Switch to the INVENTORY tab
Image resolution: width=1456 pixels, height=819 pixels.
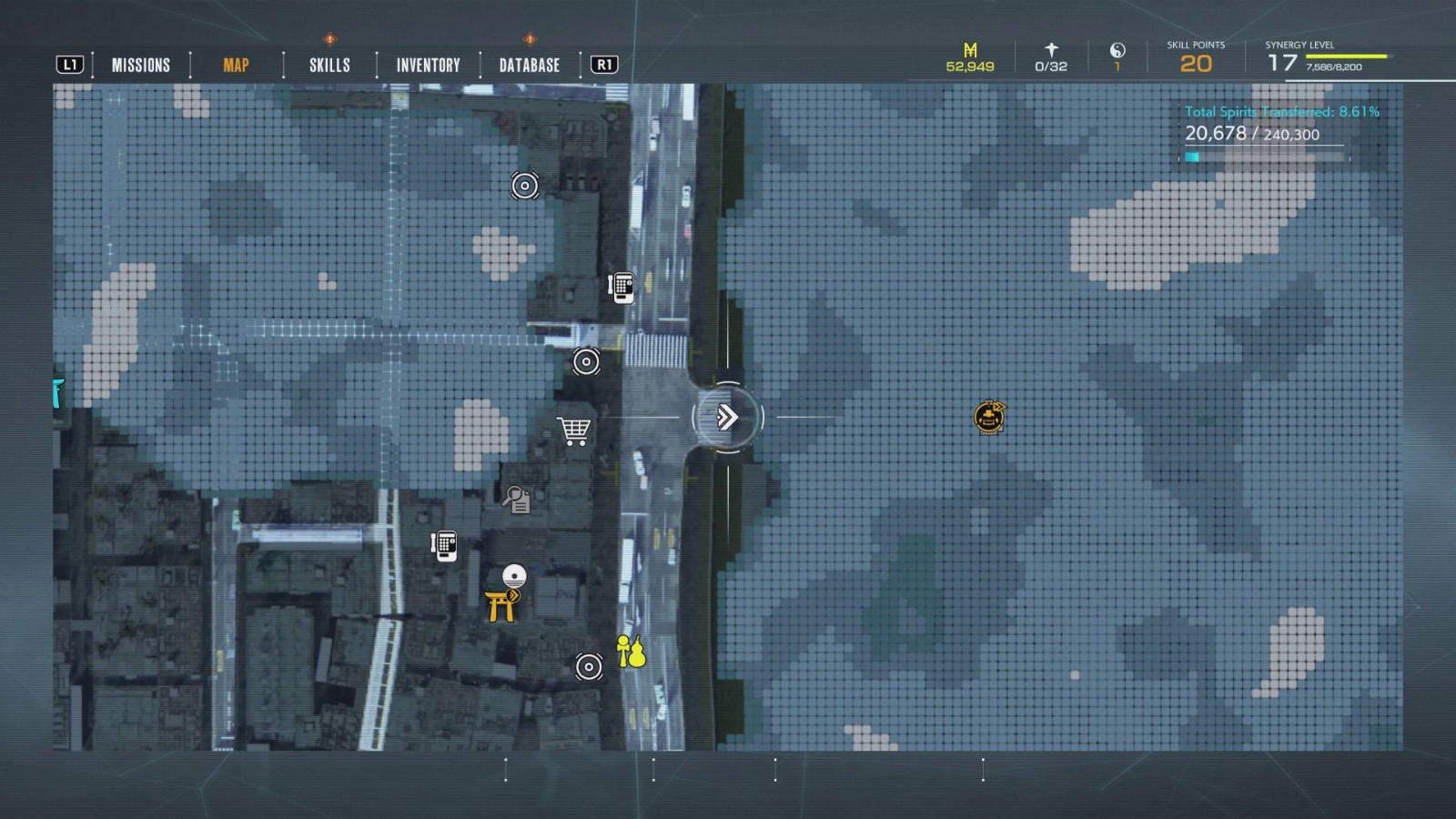coord(427,65)
